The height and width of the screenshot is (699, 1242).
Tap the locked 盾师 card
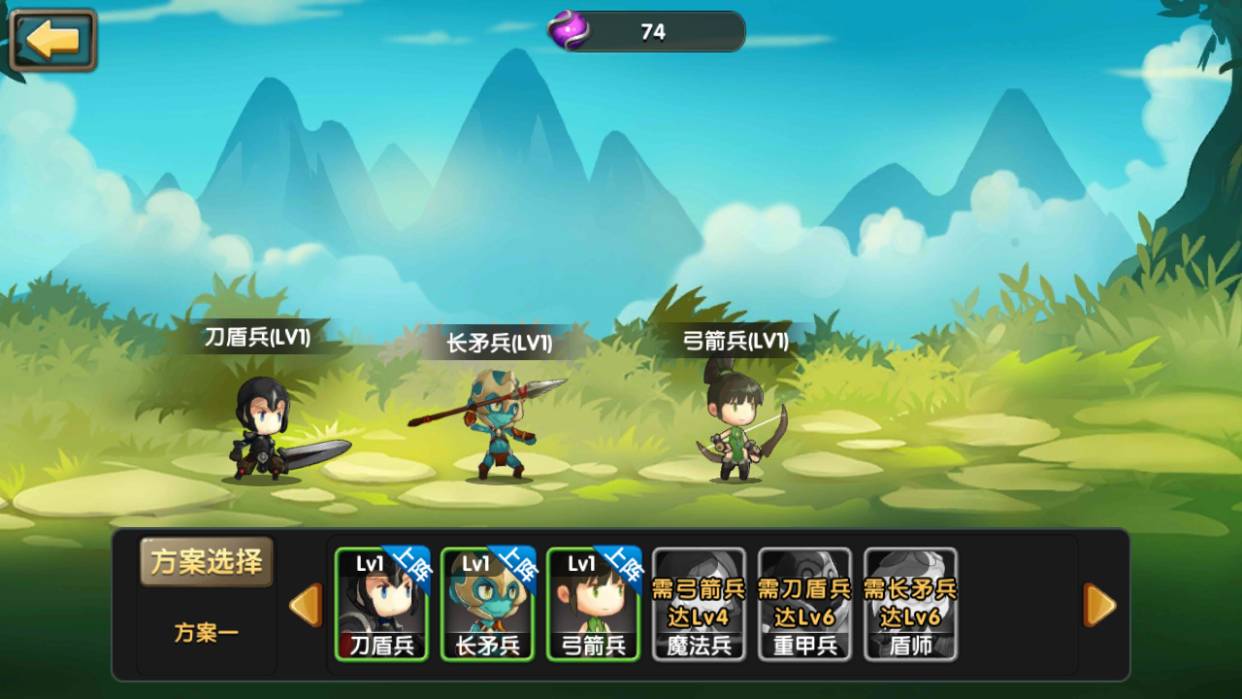click(911, 604)
